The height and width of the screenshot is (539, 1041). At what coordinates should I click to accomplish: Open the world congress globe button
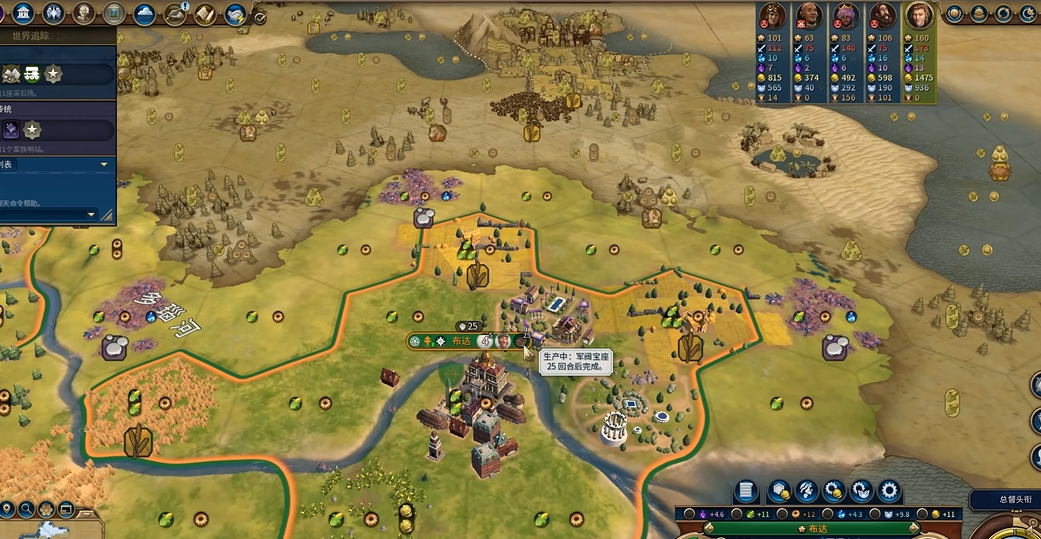pyautogui.click(x=954, y=14)
